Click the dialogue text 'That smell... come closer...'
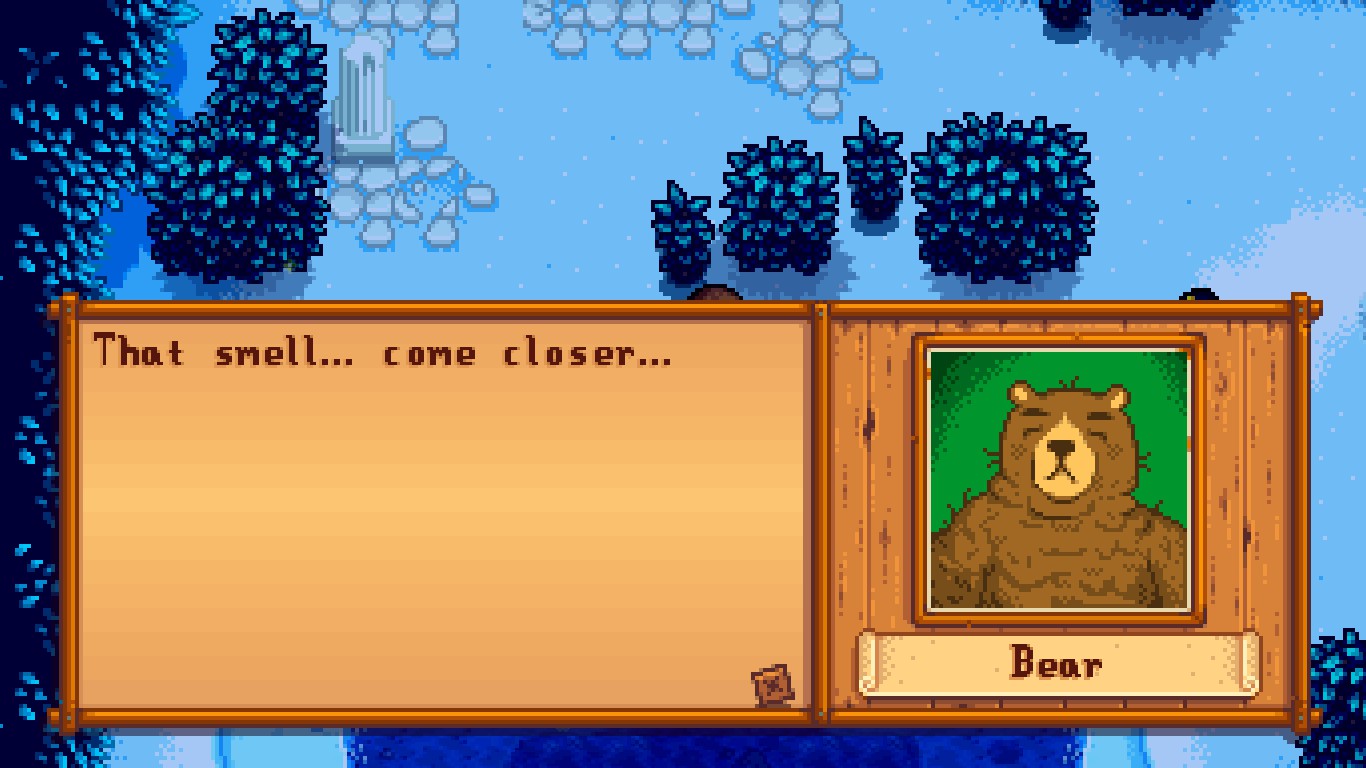Image resolution: width=1366 pixels, height=768 pixels. pos(380,352)
